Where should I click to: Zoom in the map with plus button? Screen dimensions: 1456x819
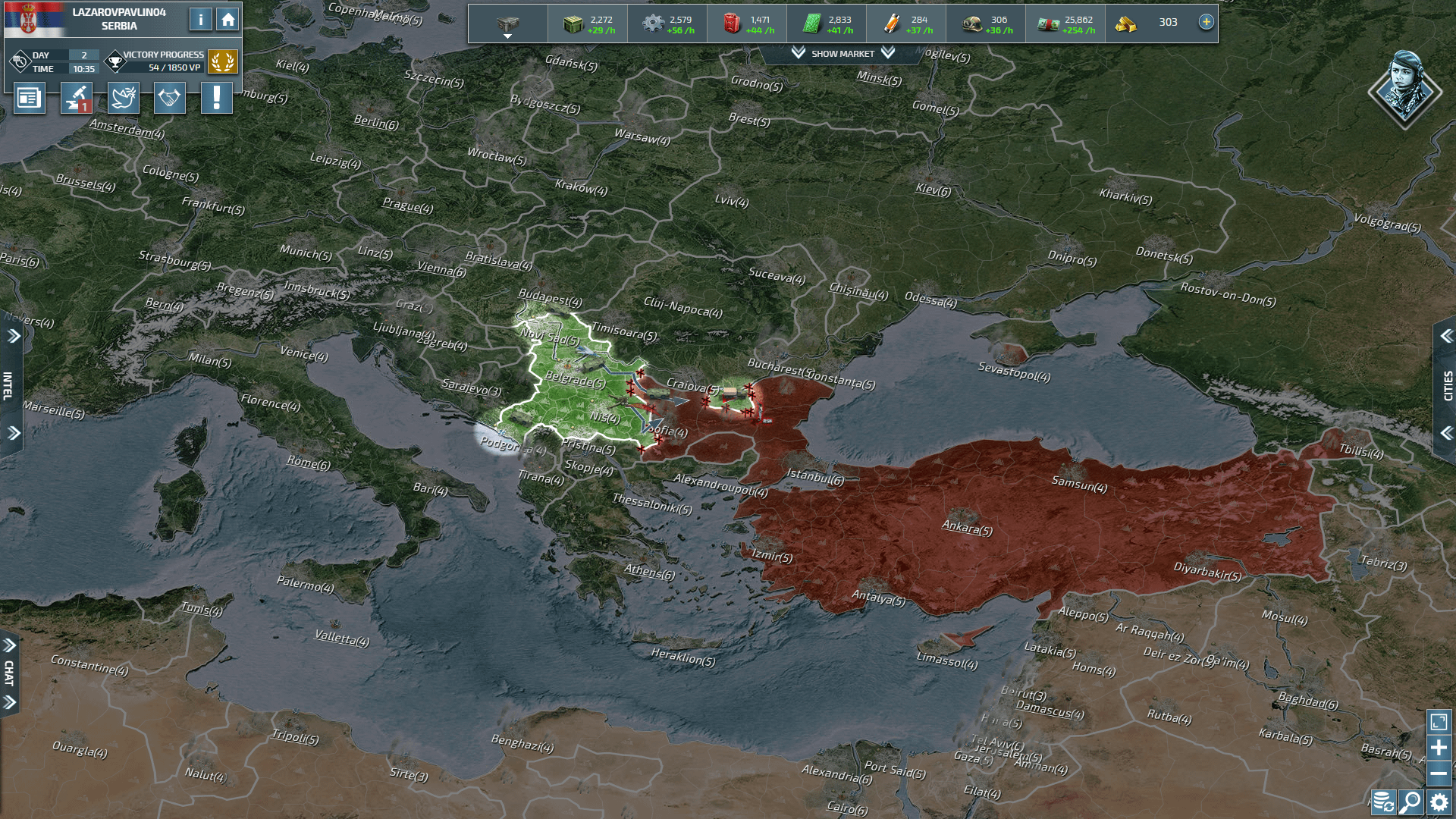click(1439, 748)
